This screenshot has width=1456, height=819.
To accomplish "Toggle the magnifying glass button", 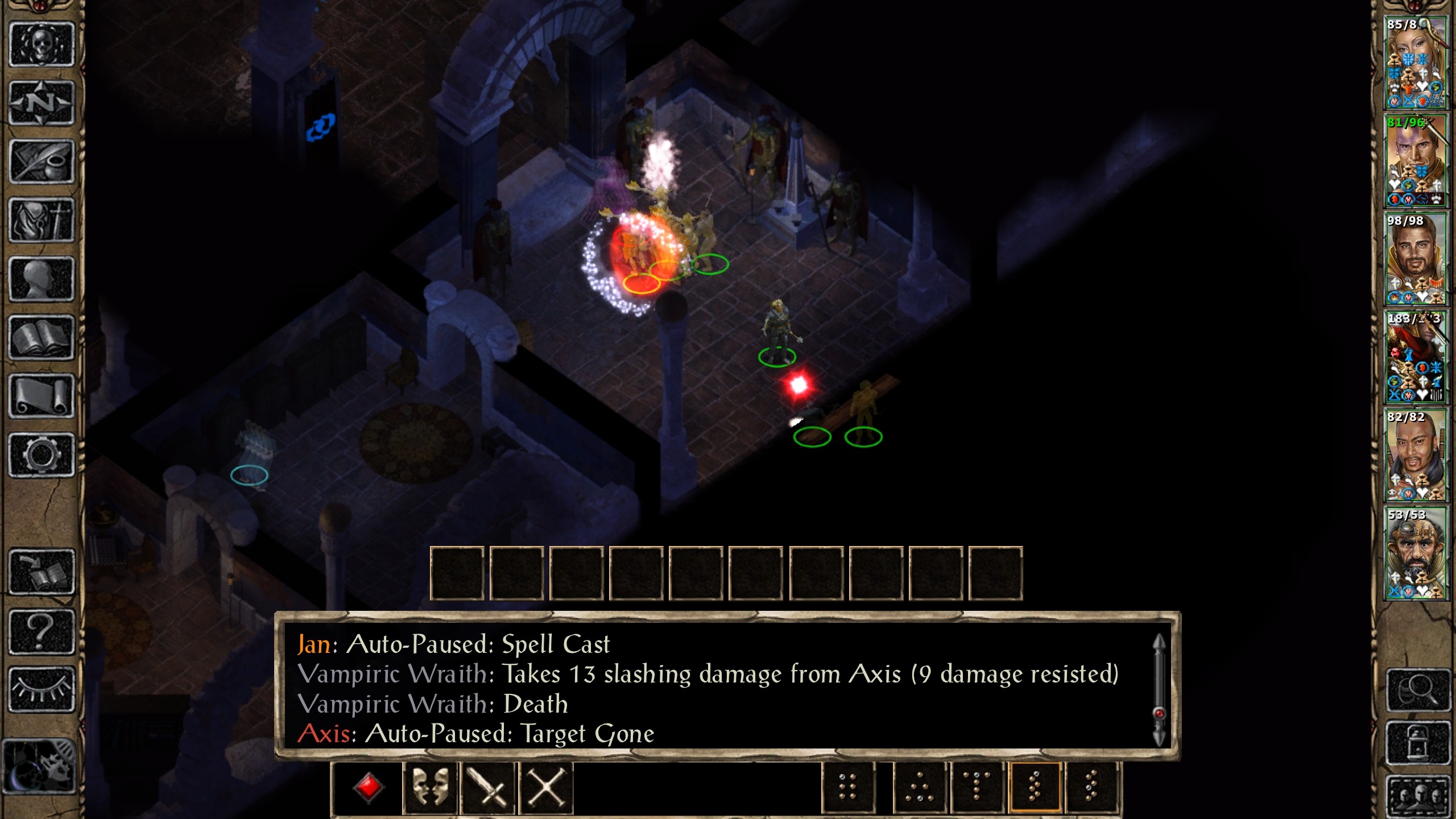I will (1417, 690).
